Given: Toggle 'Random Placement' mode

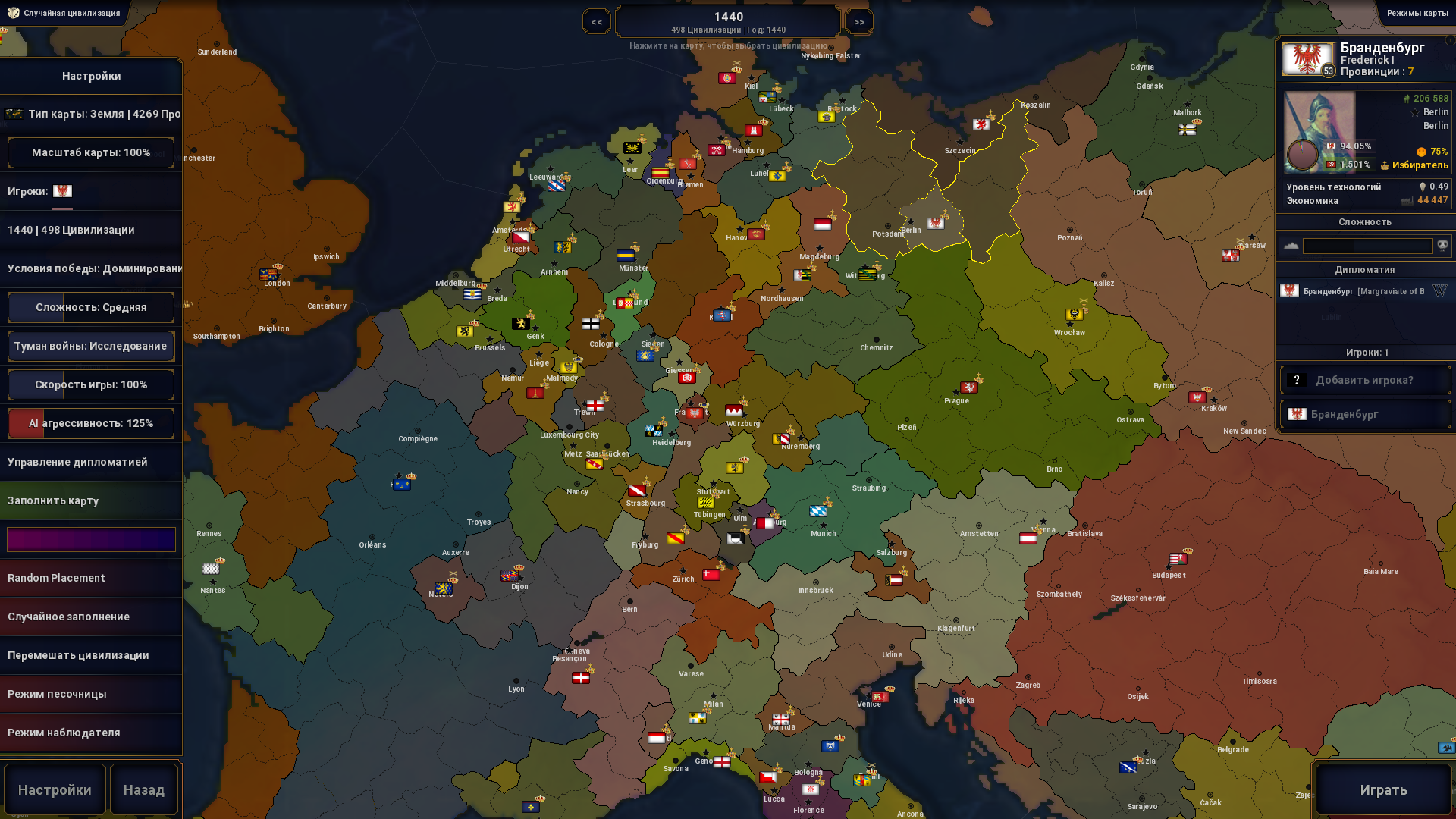Looking at the screenshot, I should click(91, 577).
